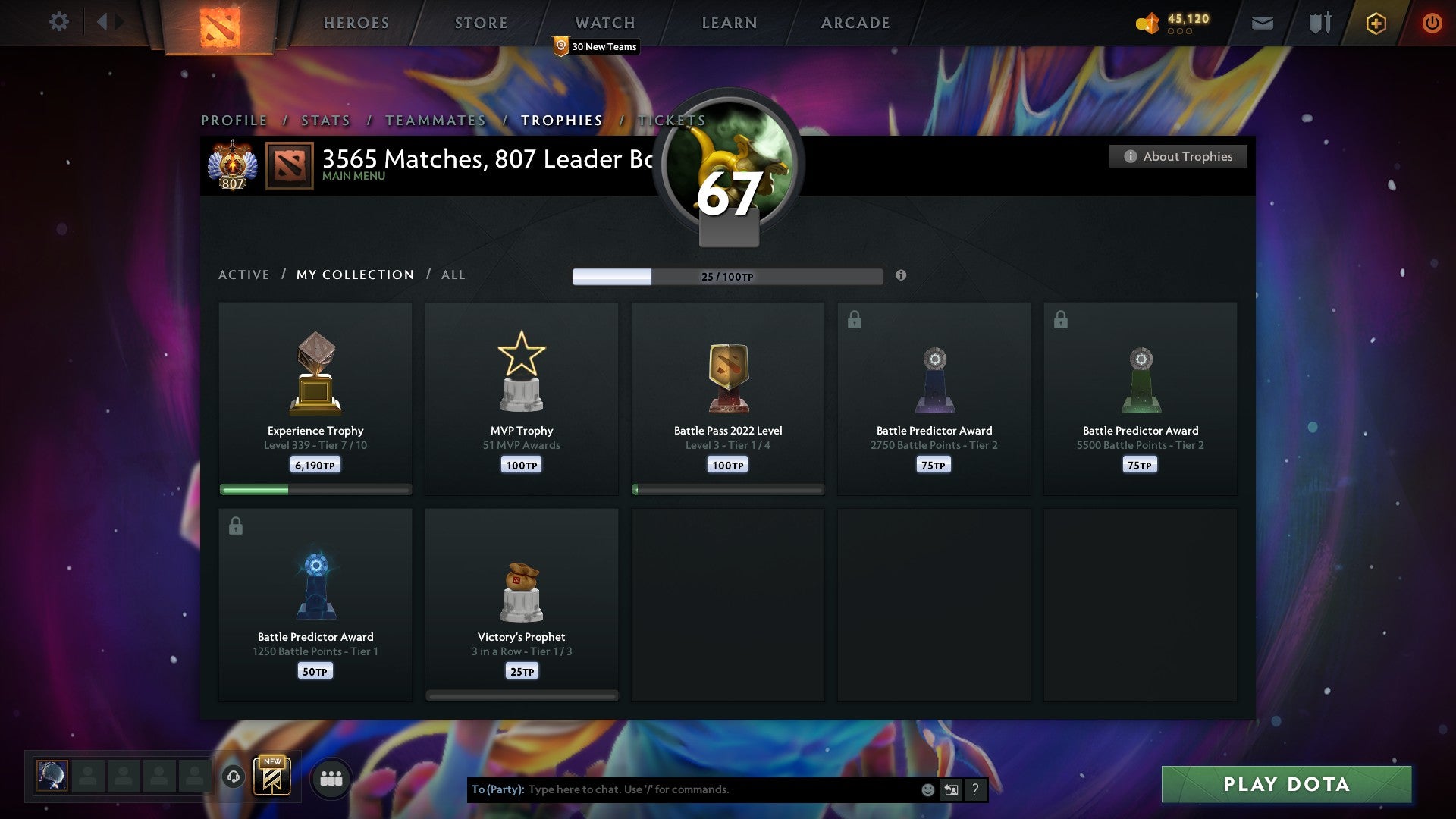Screen dimensions: 1456x819
Task: Open the new Battle Pass reward icon
Action: click(x=273, y=777)
